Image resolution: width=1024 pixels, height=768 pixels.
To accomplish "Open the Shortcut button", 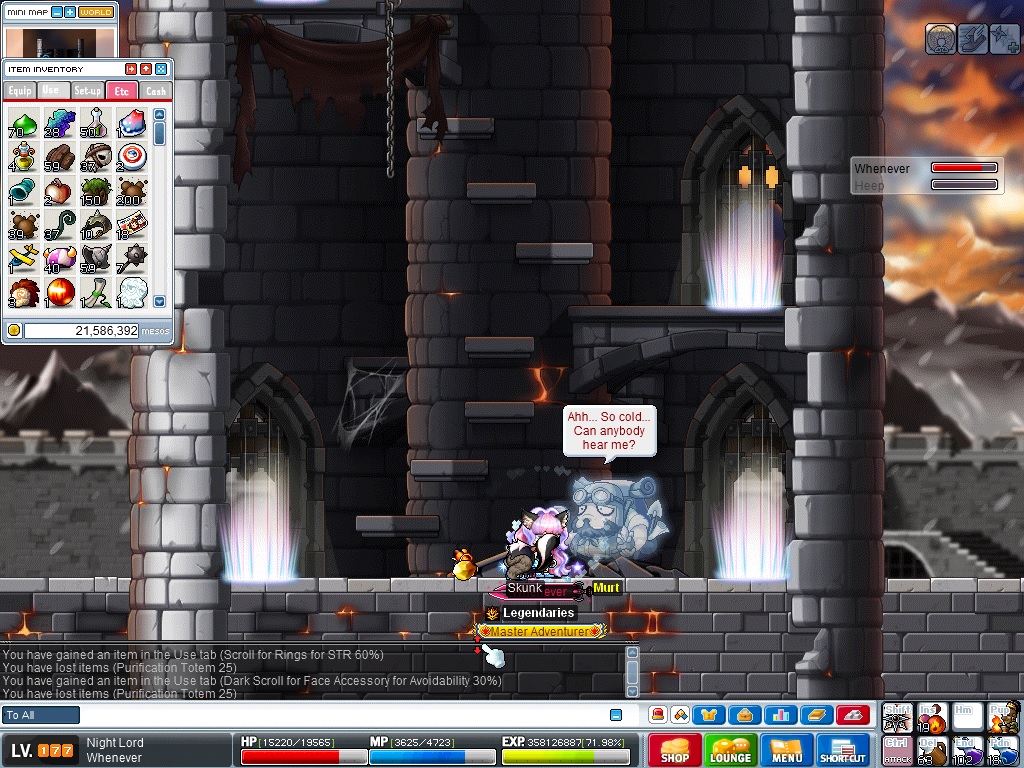I will 842,750.
